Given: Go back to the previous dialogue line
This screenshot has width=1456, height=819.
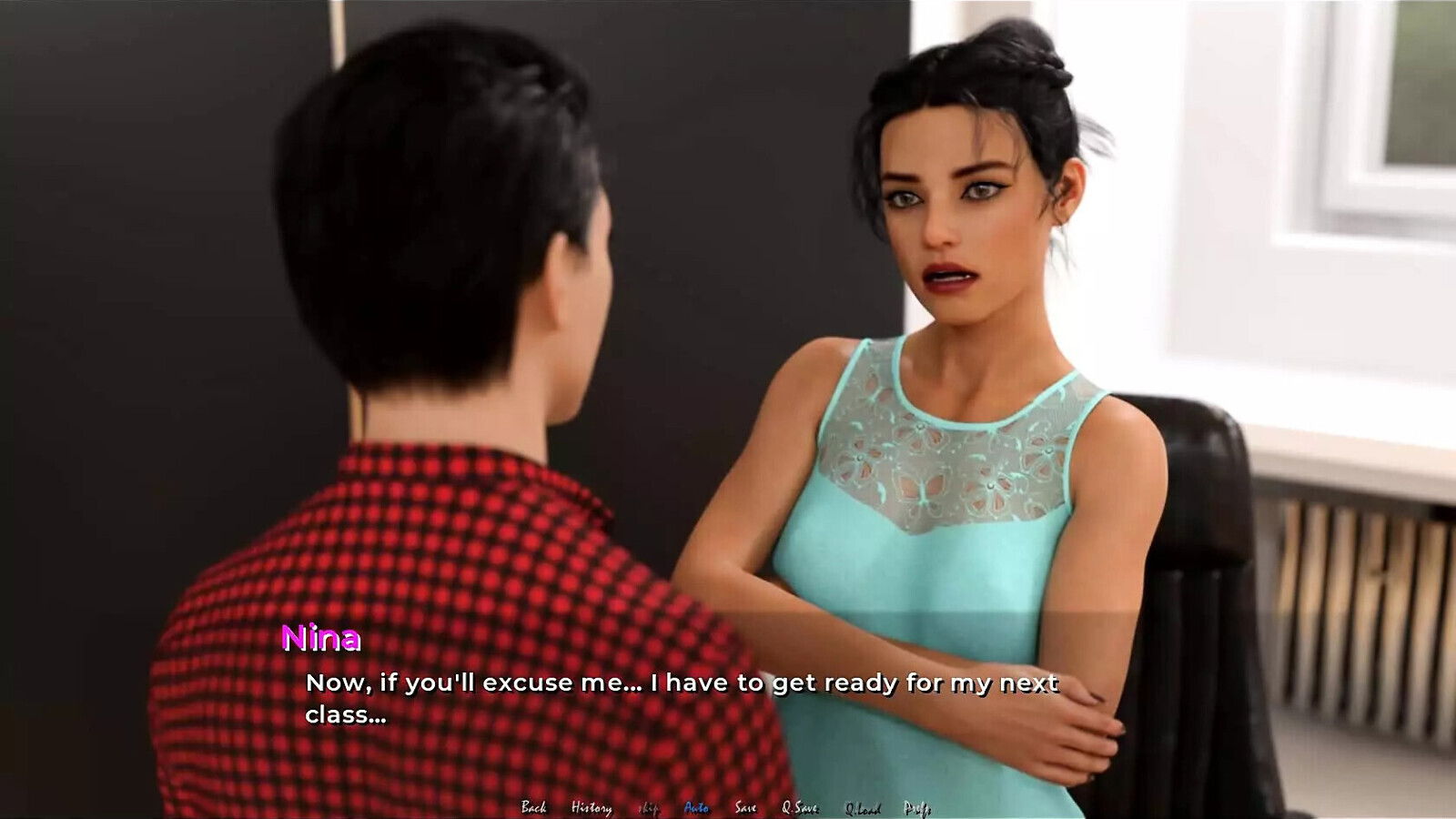Looking at the screenshot, I should pos(533,807).
